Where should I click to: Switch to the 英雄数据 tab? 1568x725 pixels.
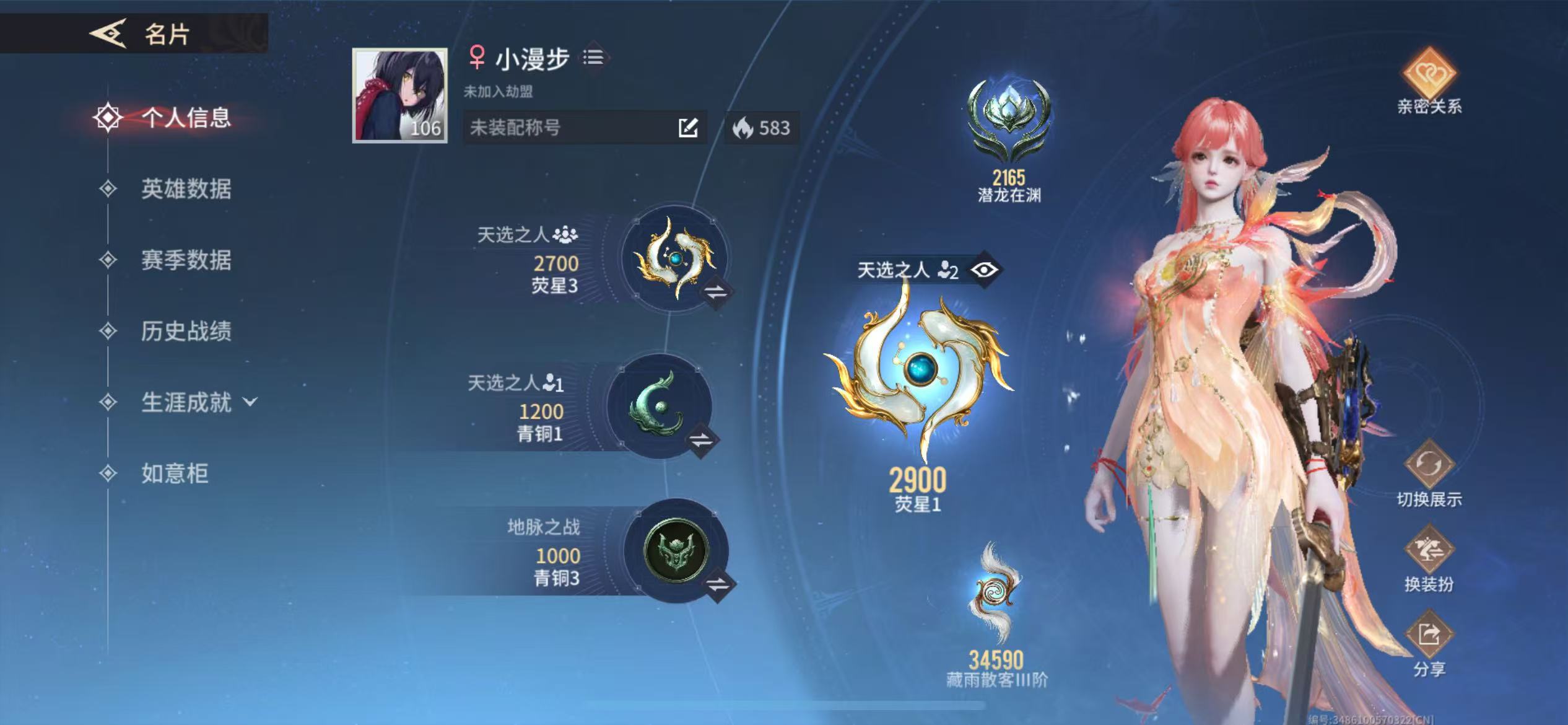185,188
